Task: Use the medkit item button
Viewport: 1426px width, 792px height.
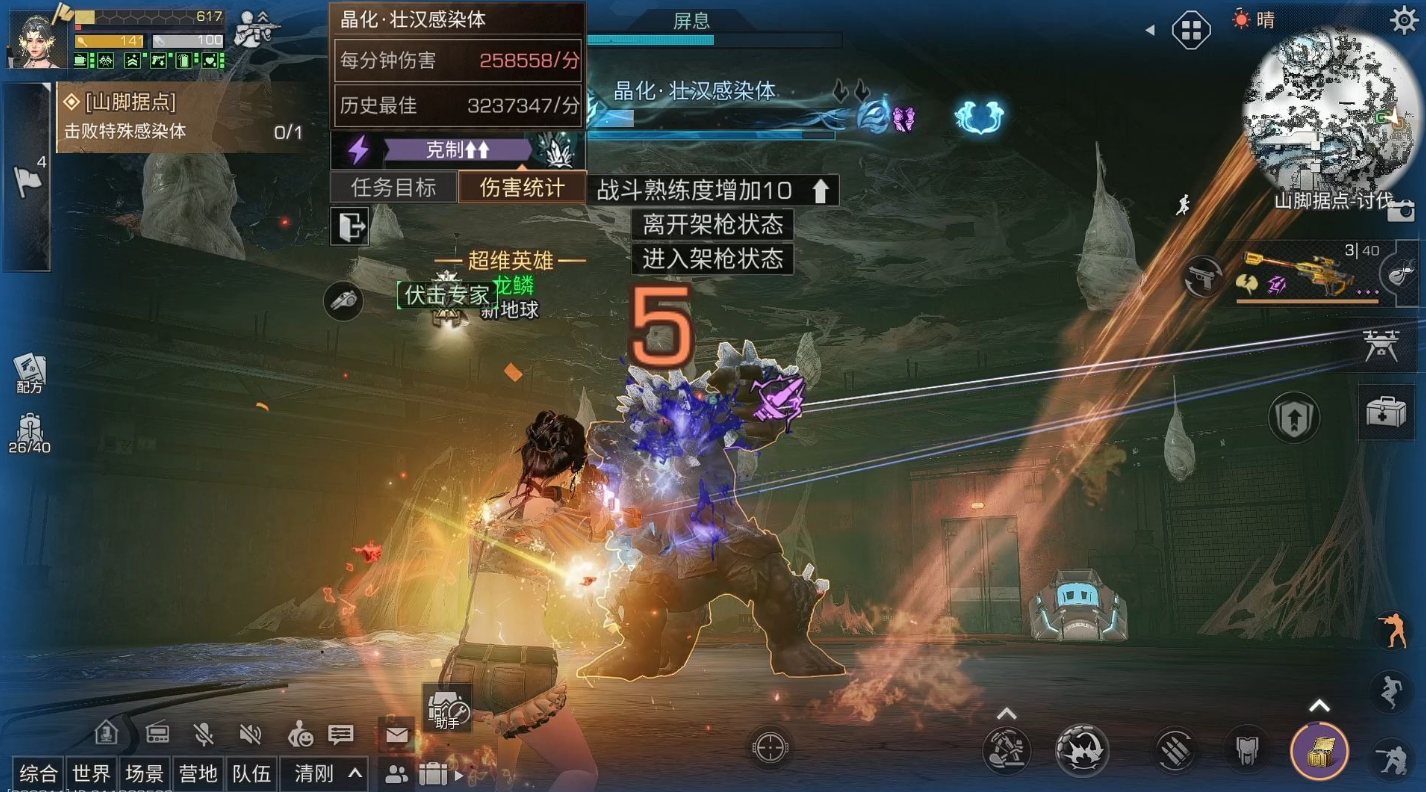Action: (x=1386, y=410)
